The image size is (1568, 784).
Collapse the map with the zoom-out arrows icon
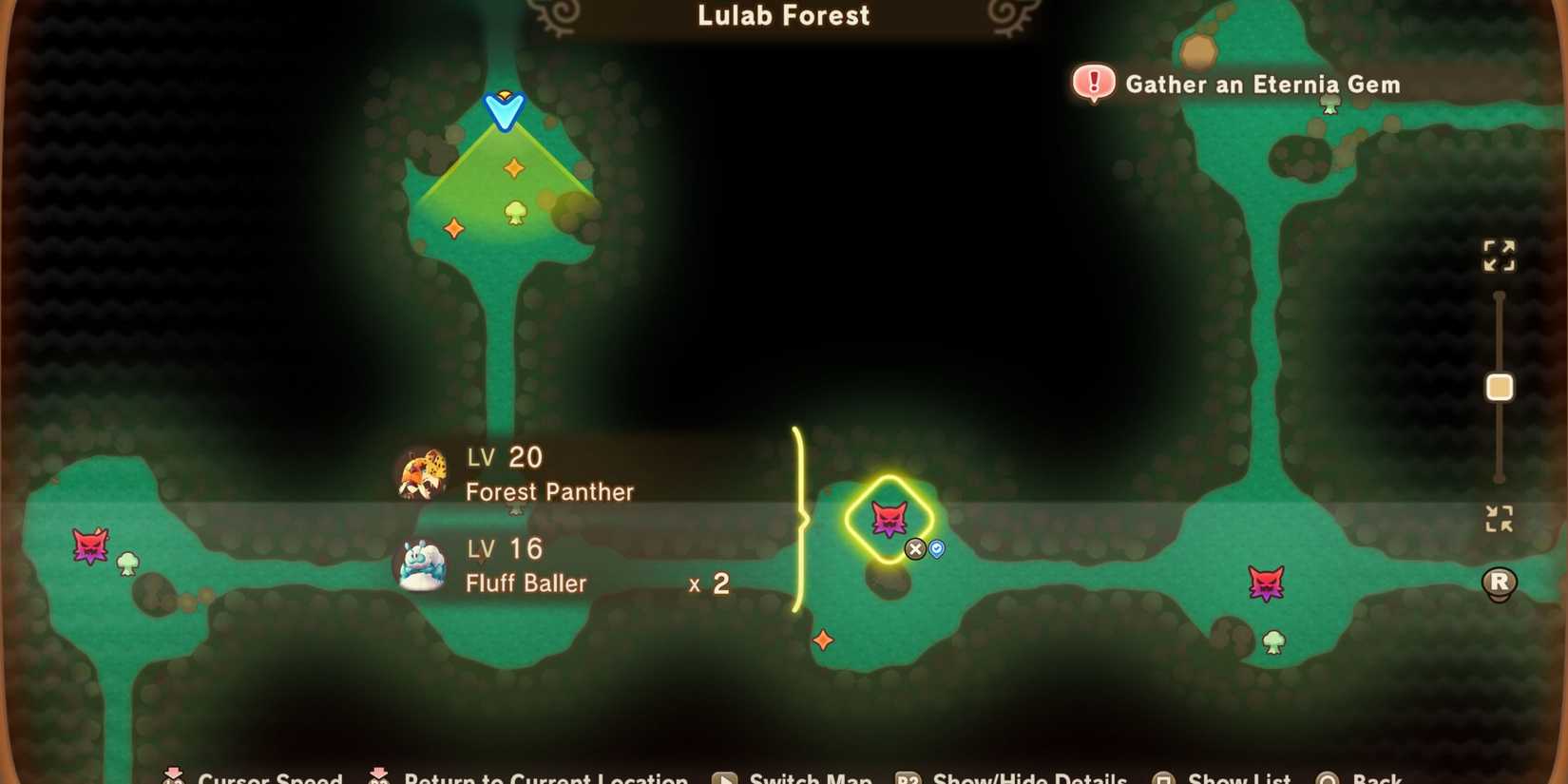pyautogui.click(x=1500, y=519)
